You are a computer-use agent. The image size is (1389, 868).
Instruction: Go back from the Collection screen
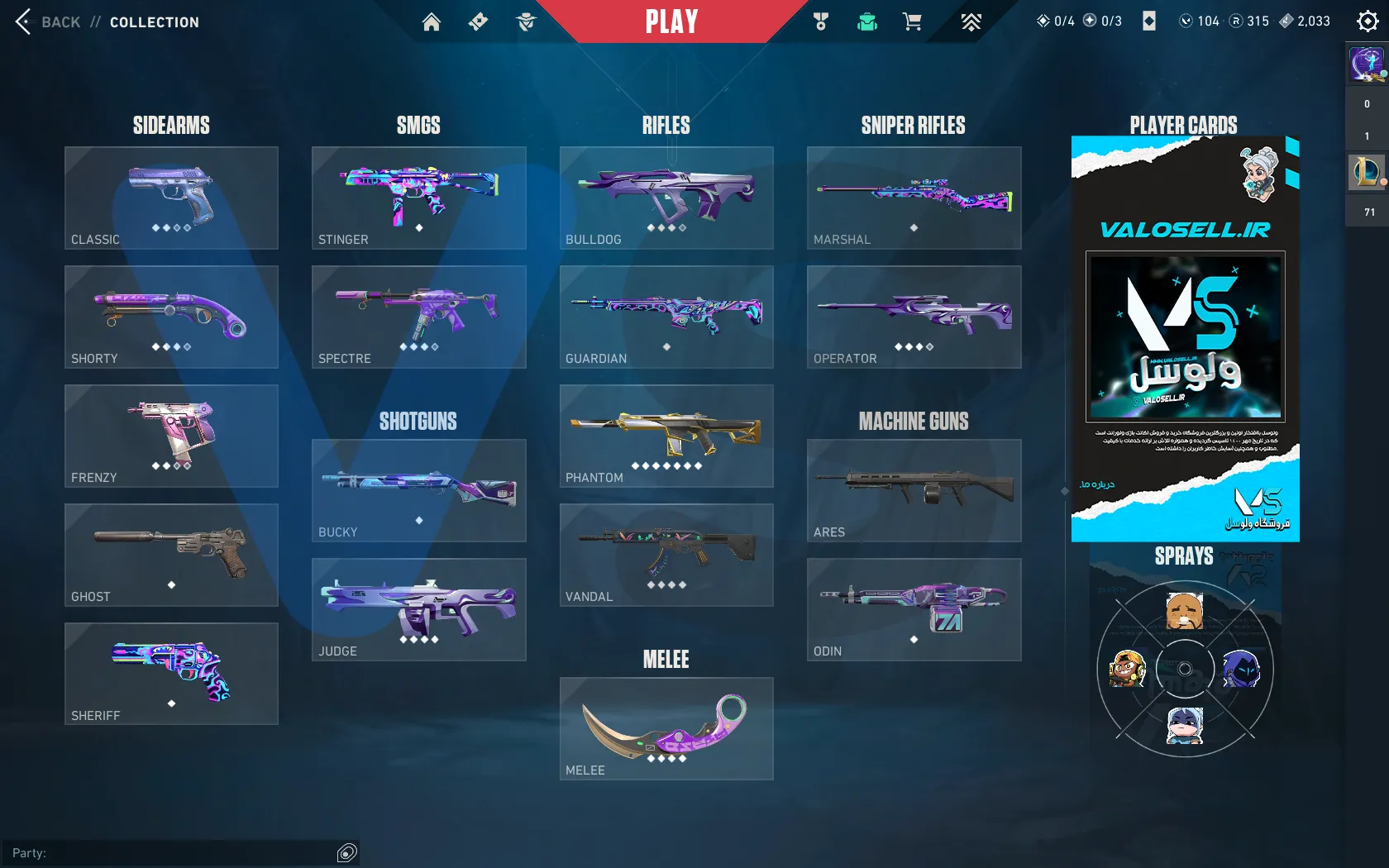[x=48, y=22]
